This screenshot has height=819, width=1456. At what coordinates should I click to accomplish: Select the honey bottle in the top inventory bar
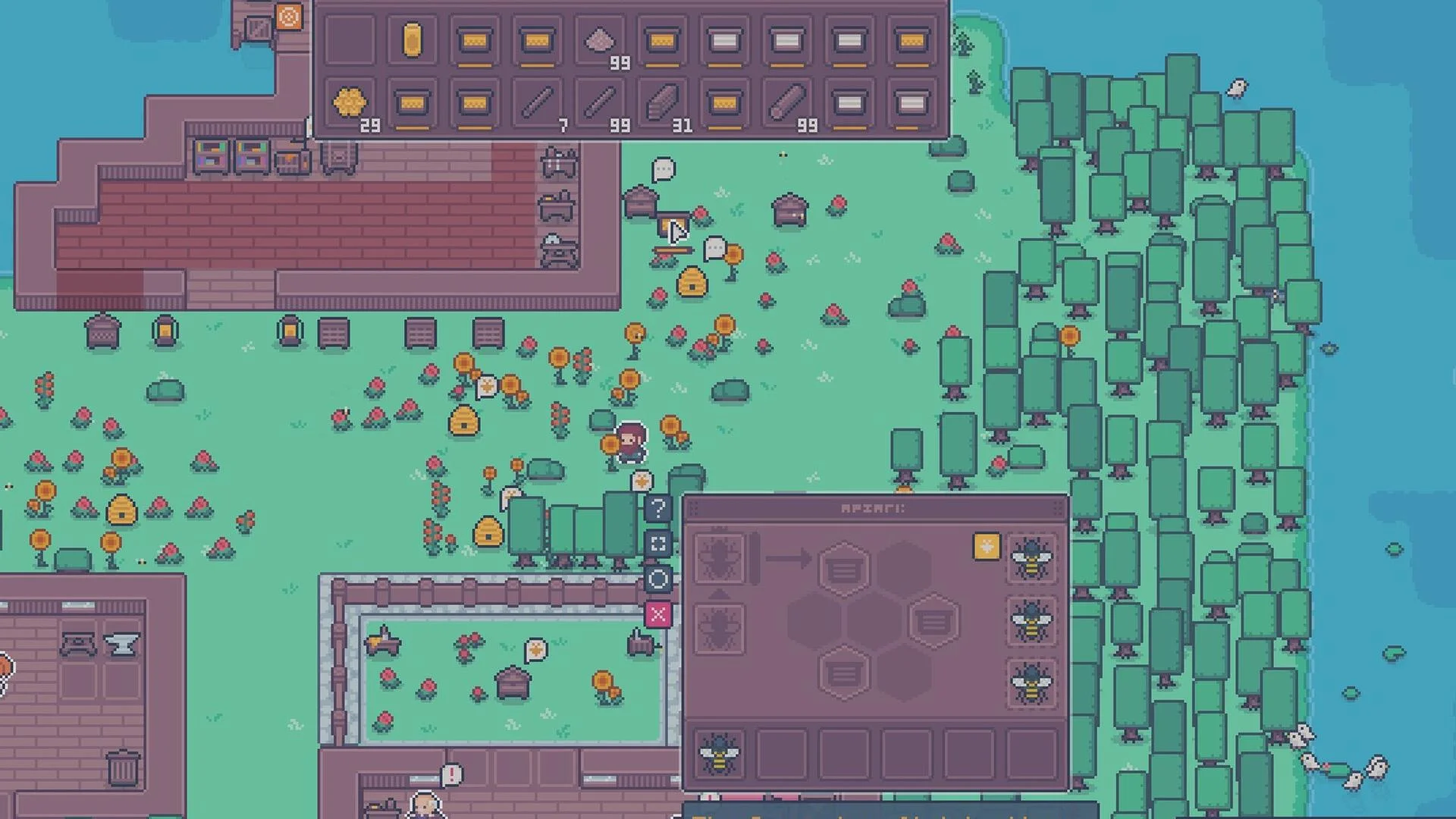tap(410, 39)
